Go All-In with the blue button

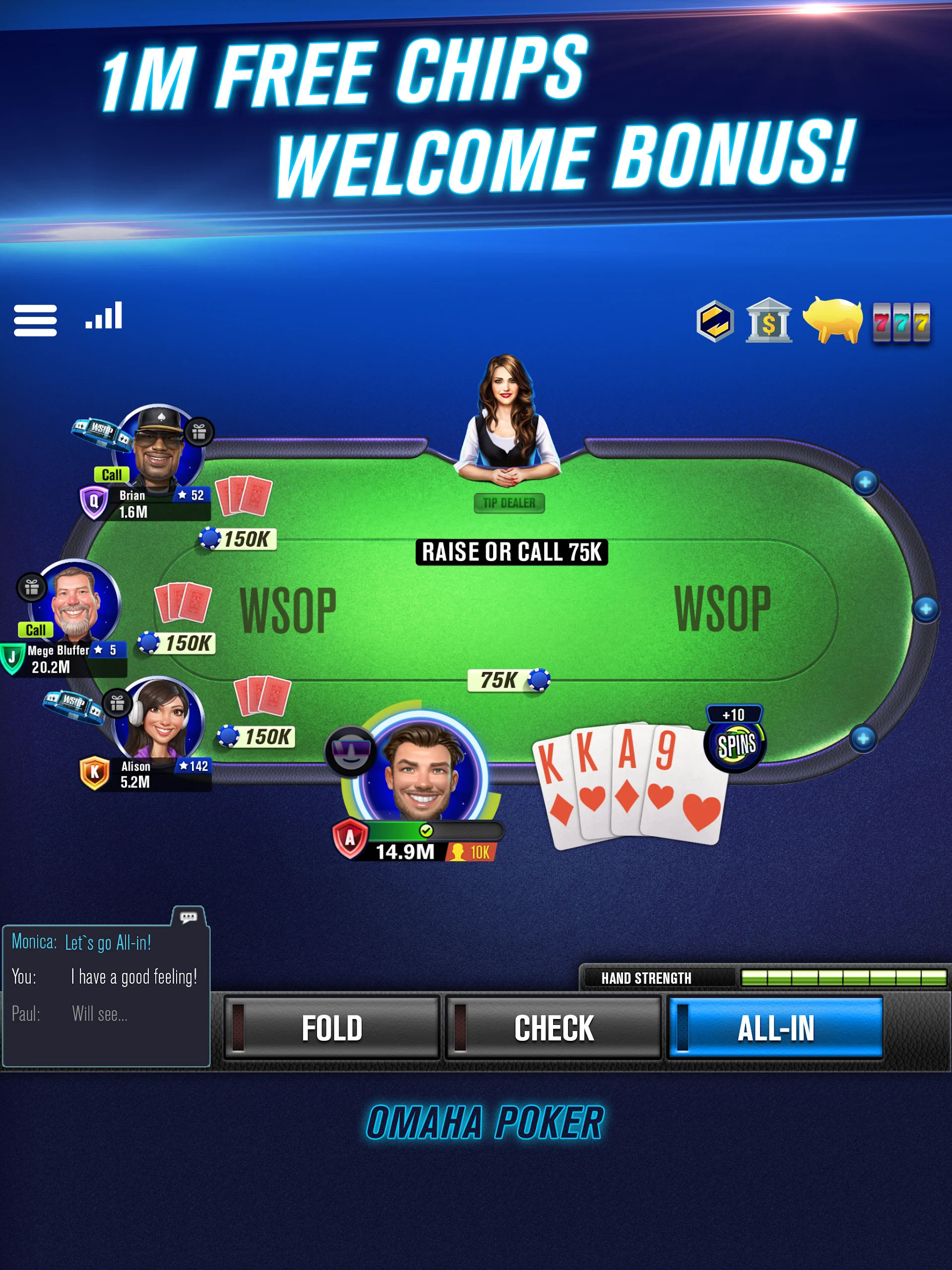tap(775, 1028)
